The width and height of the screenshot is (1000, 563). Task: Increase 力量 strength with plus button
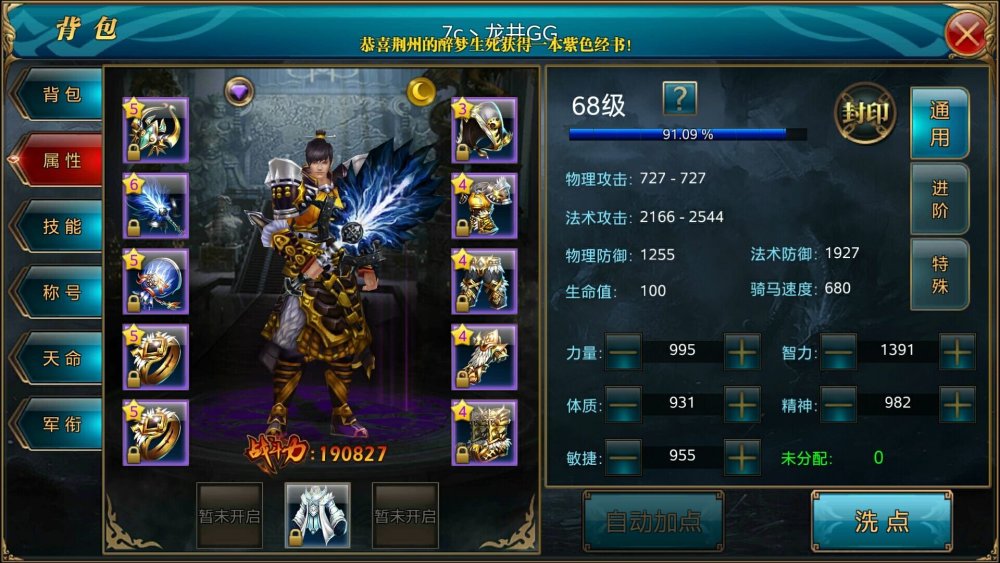coord(742,352)
